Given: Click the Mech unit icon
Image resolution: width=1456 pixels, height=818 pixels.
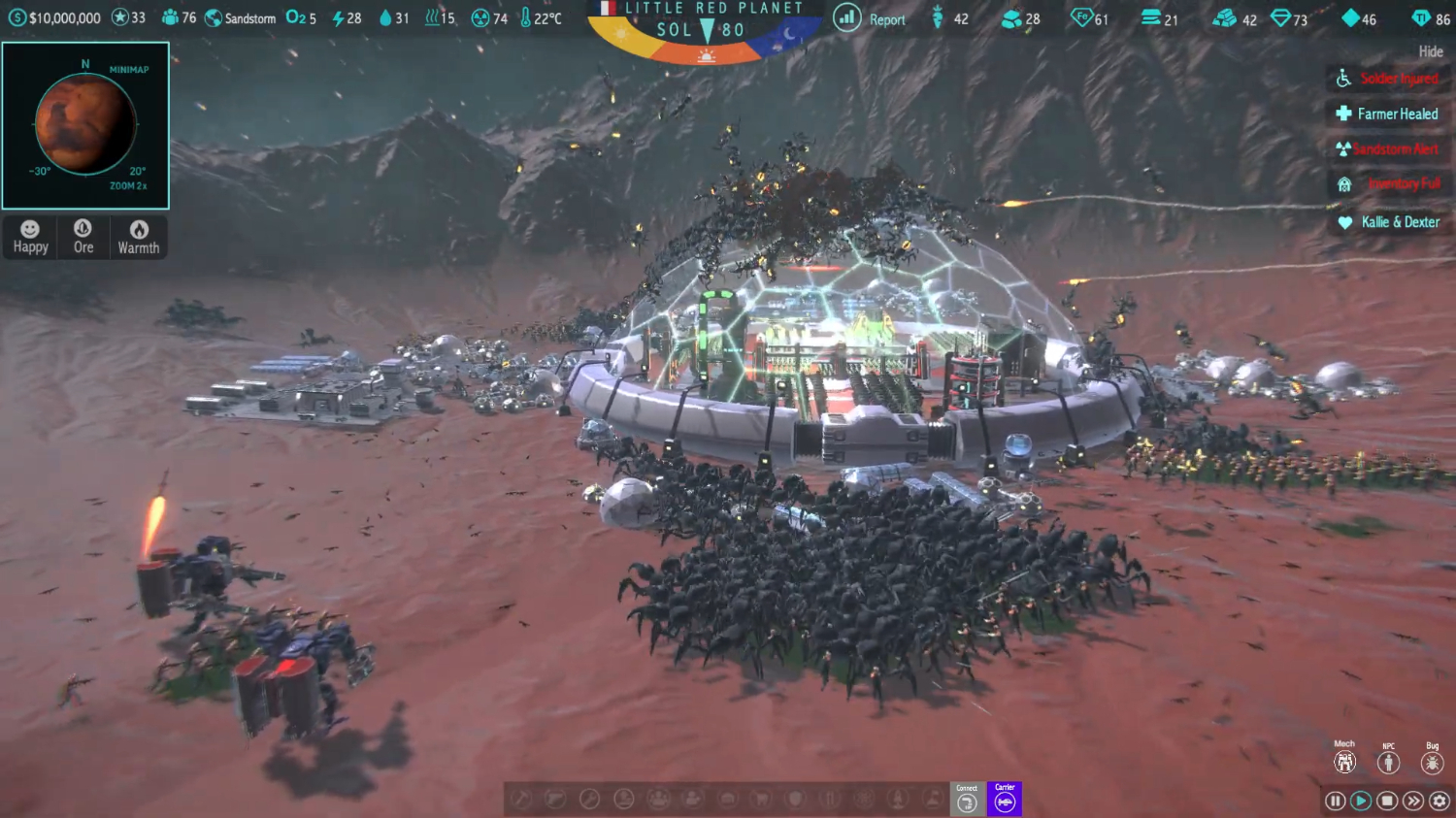Looking at the screenshot, I should (1344, 761).
